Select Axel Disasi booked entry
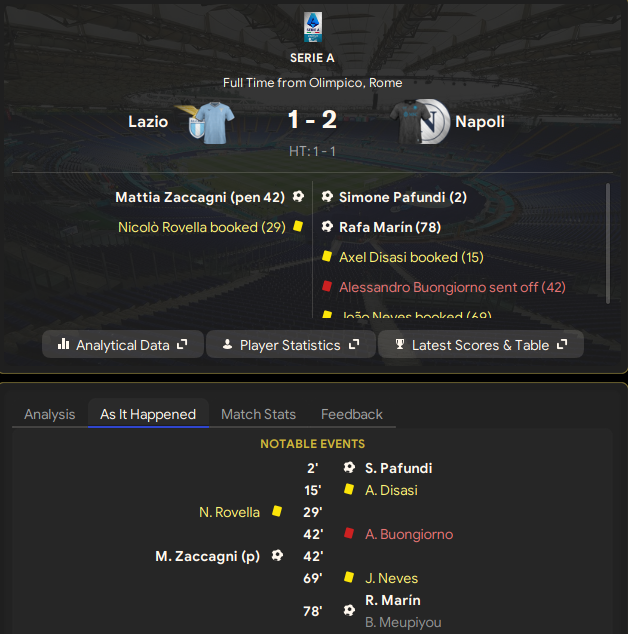Image resolution: width=628 pixels, height=634 pixels. (x=411, y=257)
